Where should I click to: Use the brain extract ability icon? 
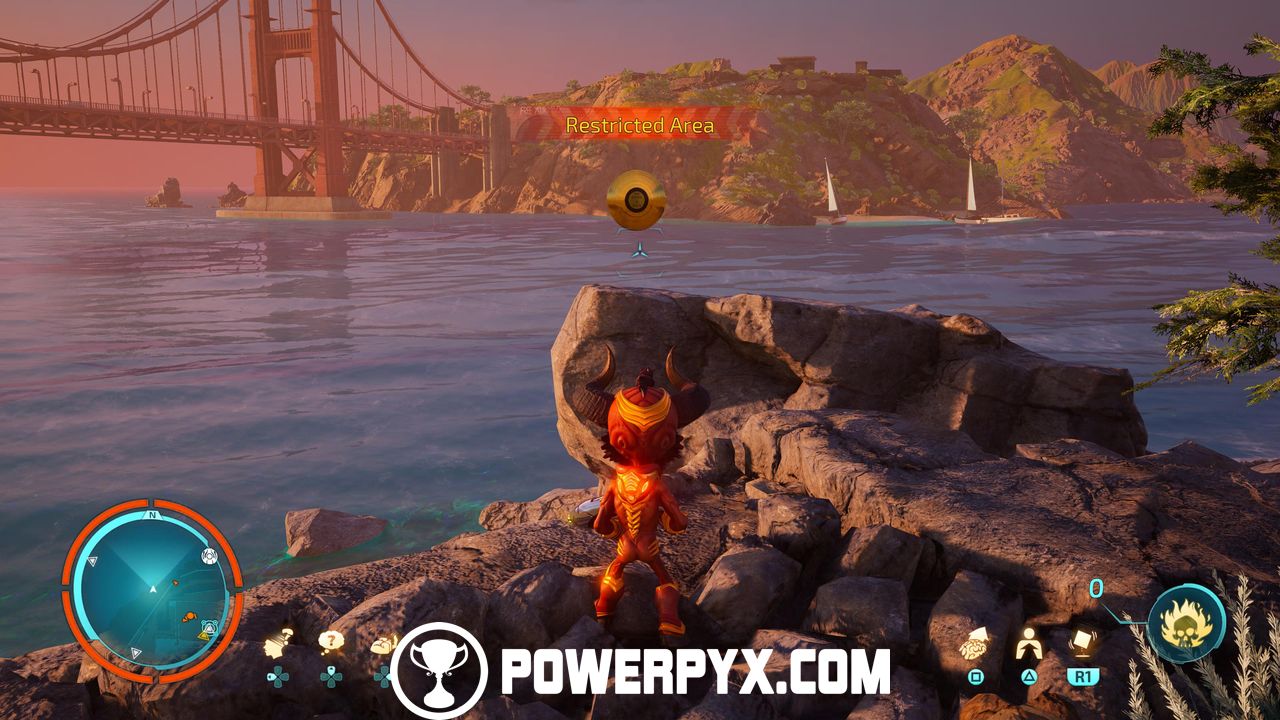click(975, 645)
